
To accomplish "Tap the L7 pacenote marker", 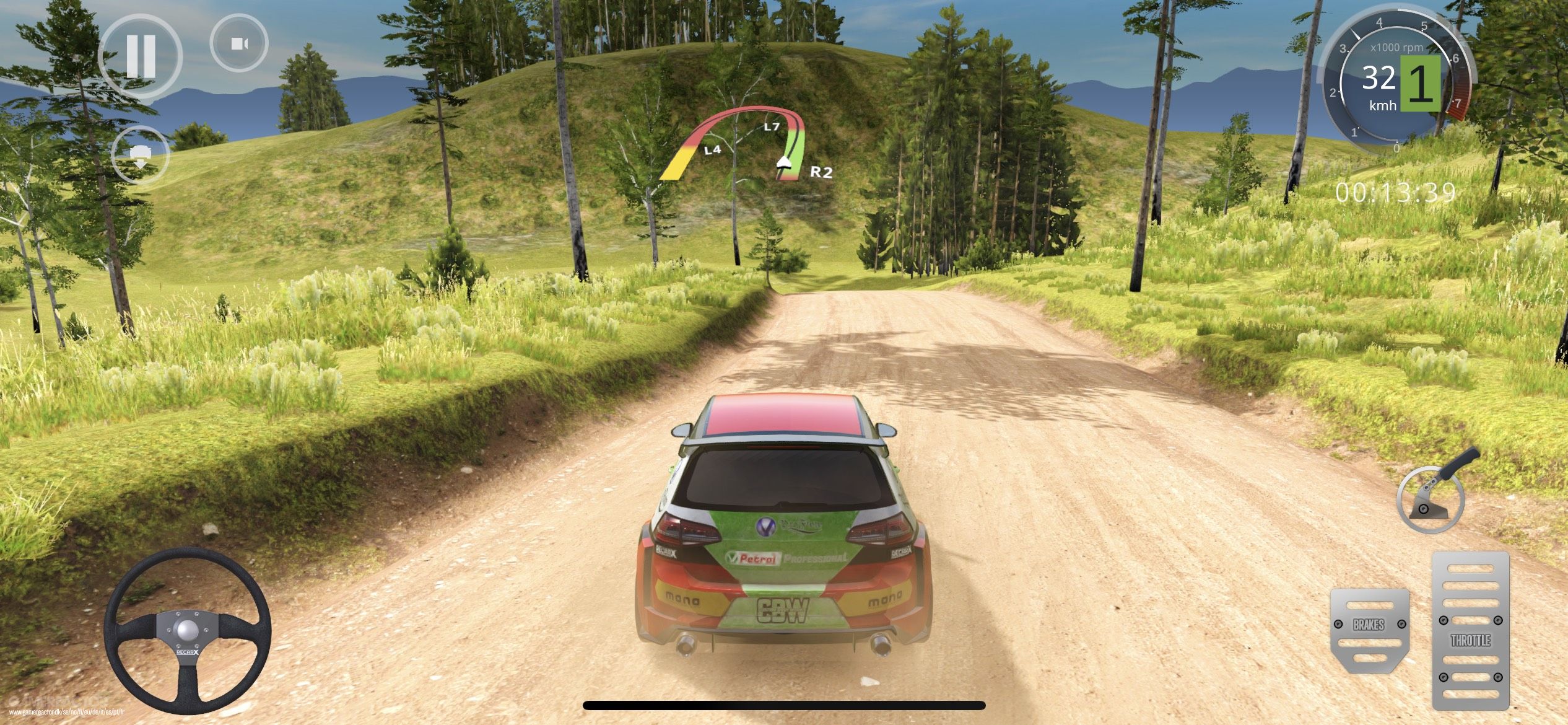I will (772, 126).
